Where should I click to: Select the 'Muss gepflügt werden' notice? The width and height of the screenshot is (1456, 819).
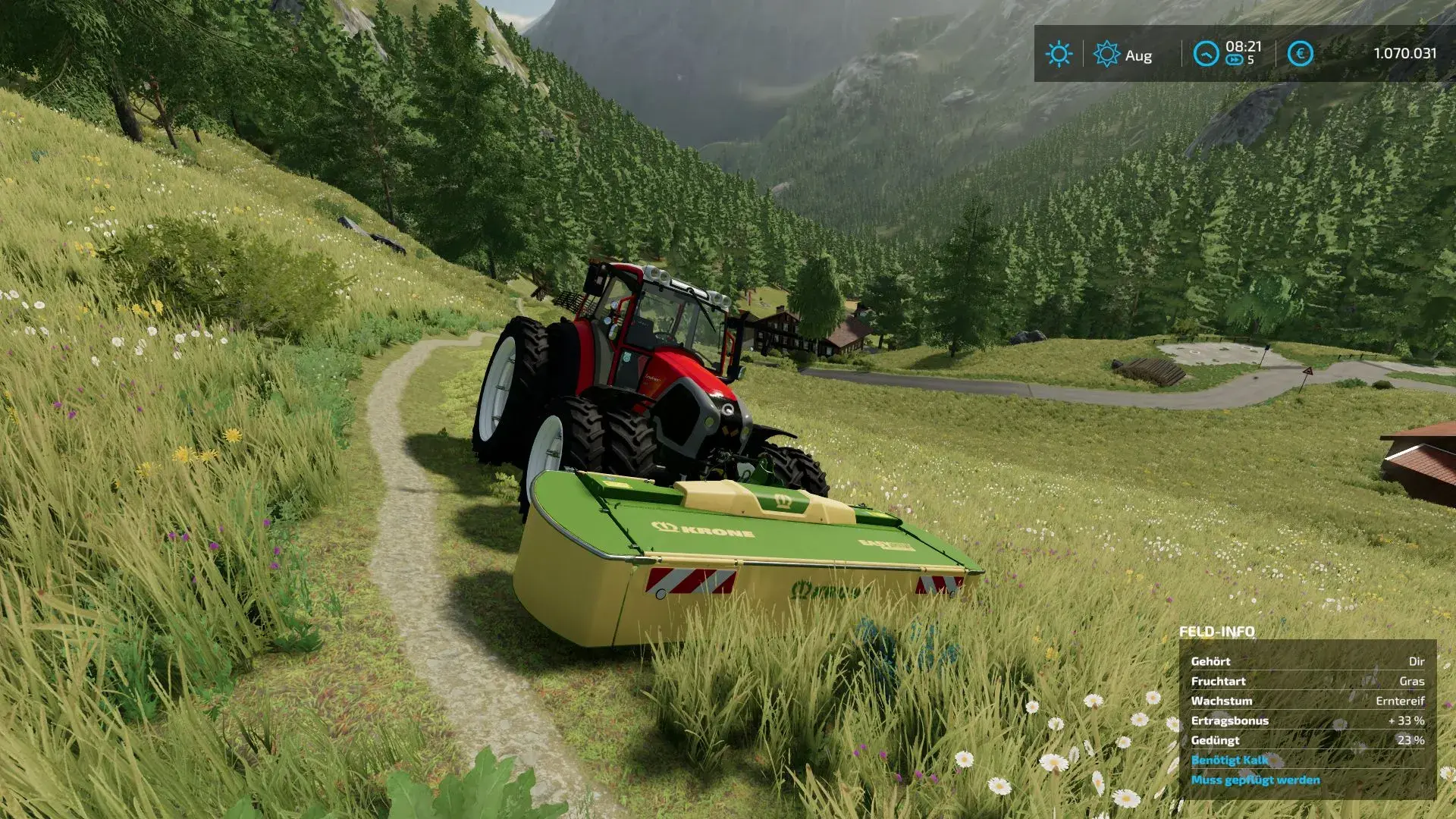point(1255,780)
